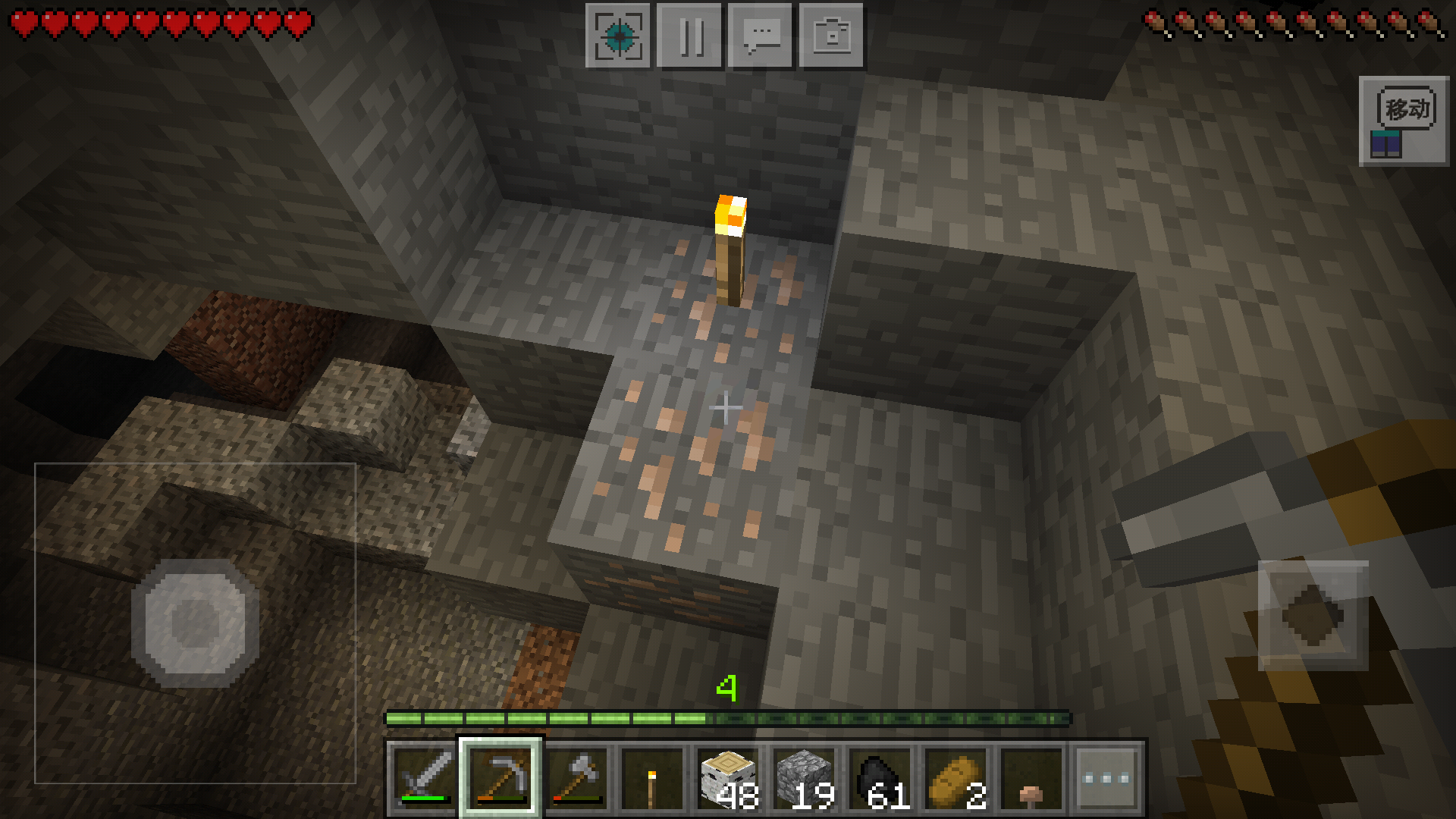
Task: Tap the camera screenshot button
Action: [832, 36]
